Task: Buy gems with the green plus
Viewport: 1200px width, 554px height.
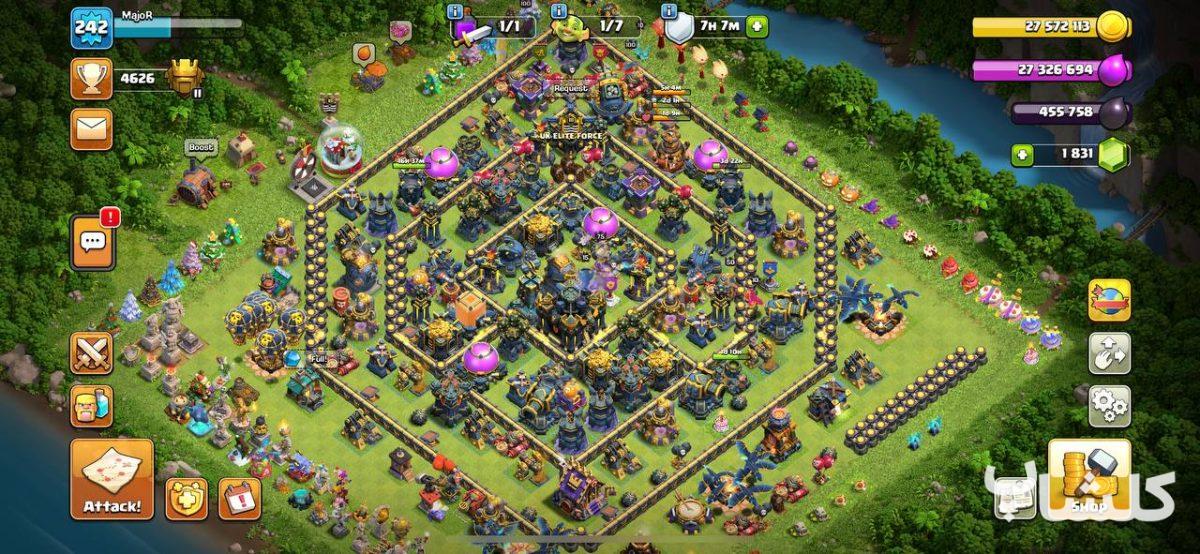Action: point(1021,155)
